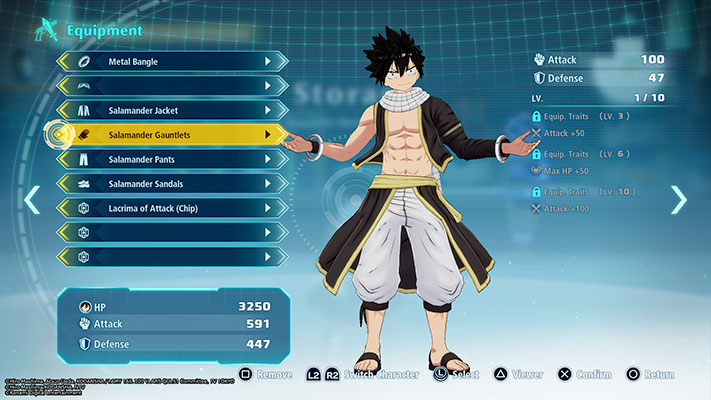Click the left arrow to switch character
711x400 pixels.
(x=32, y=199)
